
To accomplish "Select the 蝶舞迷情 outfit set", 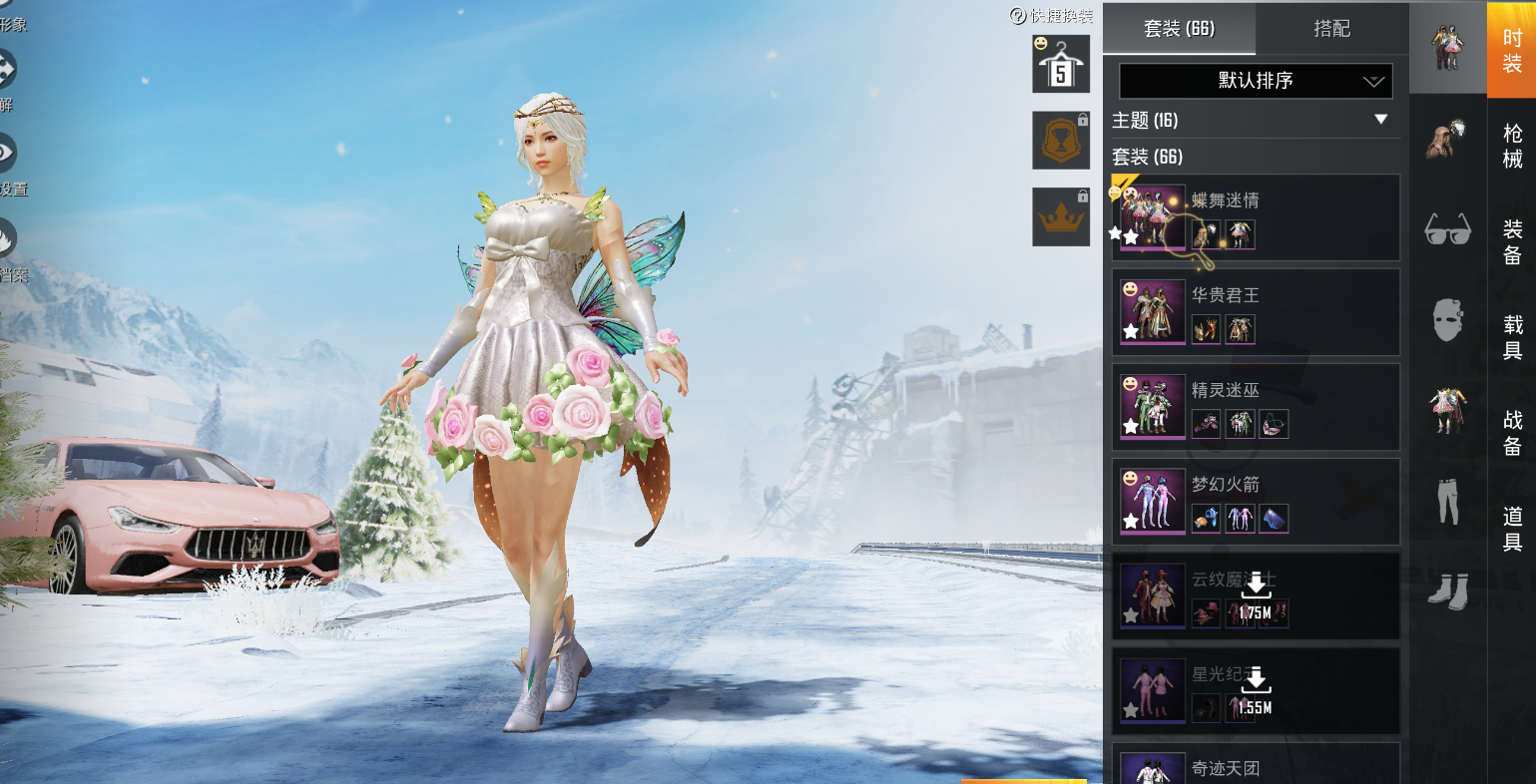I will click(1256, 217).
